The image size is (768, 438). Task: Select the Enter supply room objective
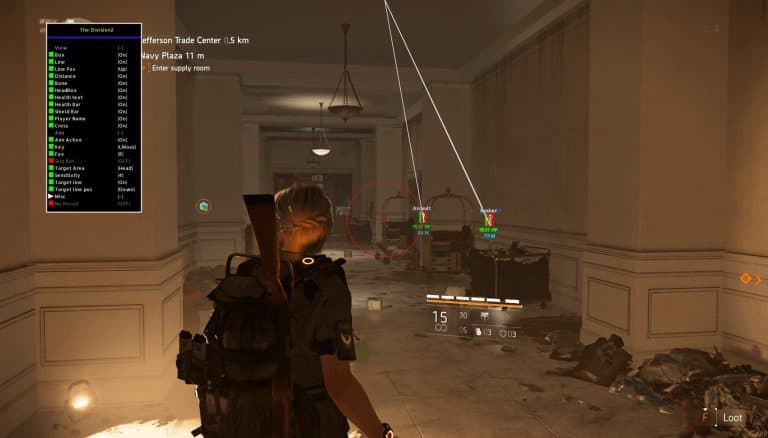(182, 67)
